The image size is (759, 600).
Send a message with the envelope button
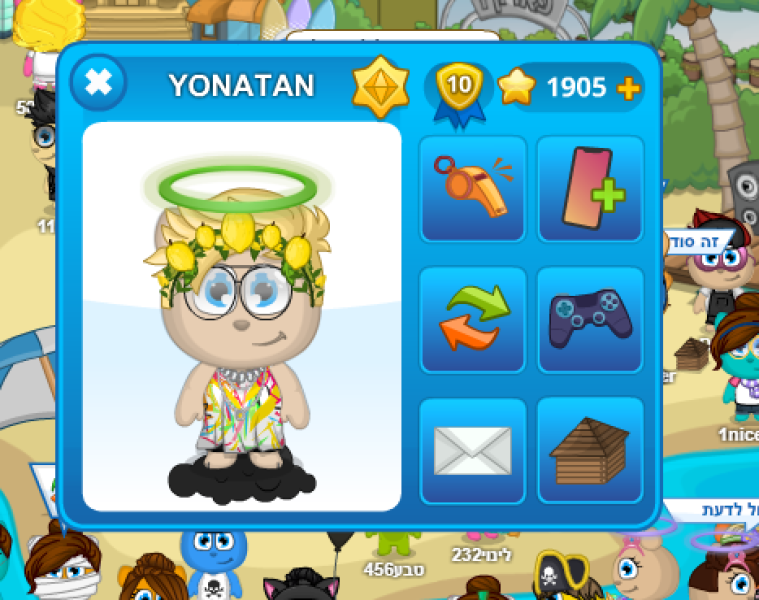(473, 450)
